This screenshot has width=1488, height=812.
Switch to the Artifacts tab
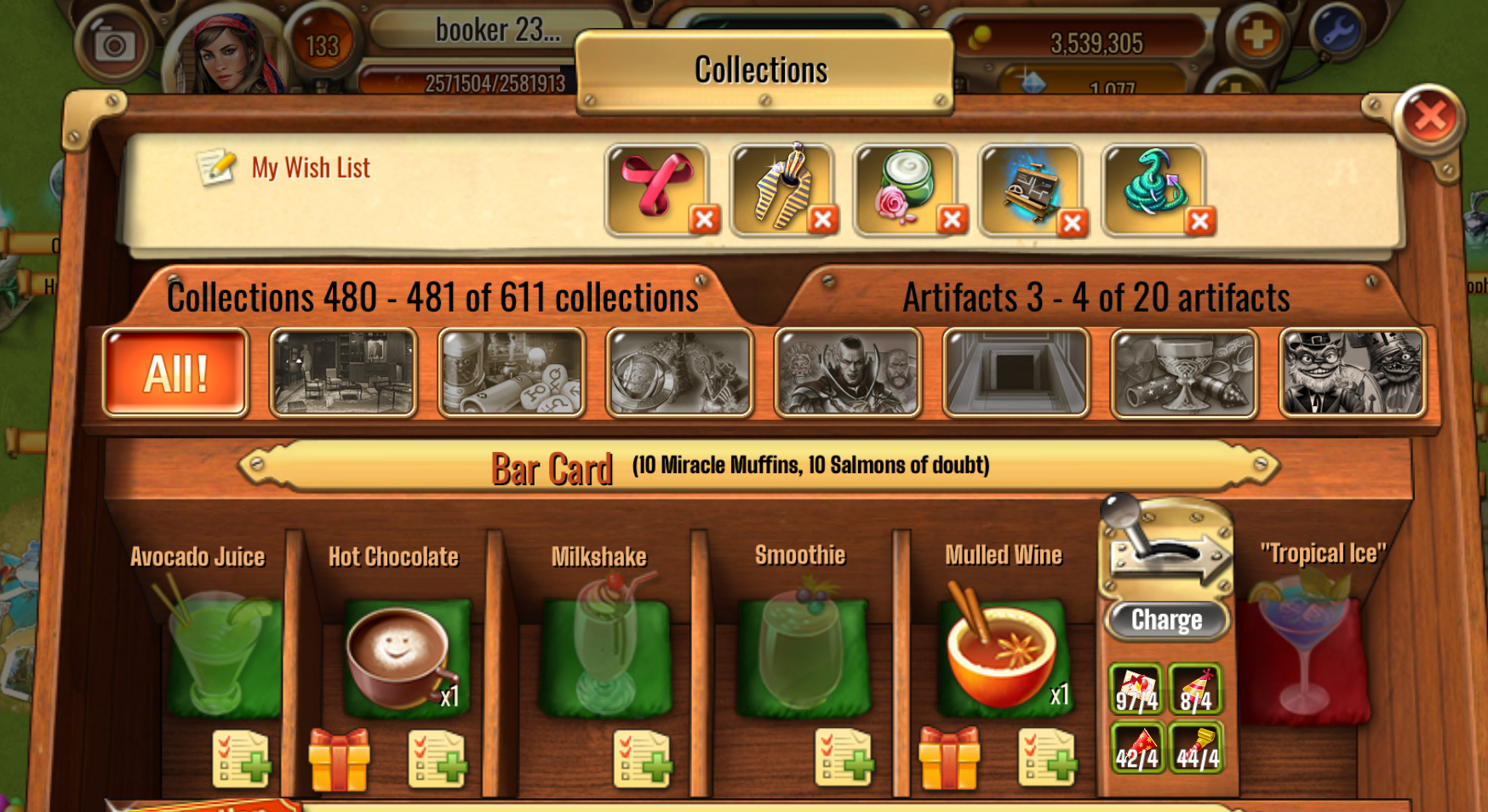point(1096,297)
